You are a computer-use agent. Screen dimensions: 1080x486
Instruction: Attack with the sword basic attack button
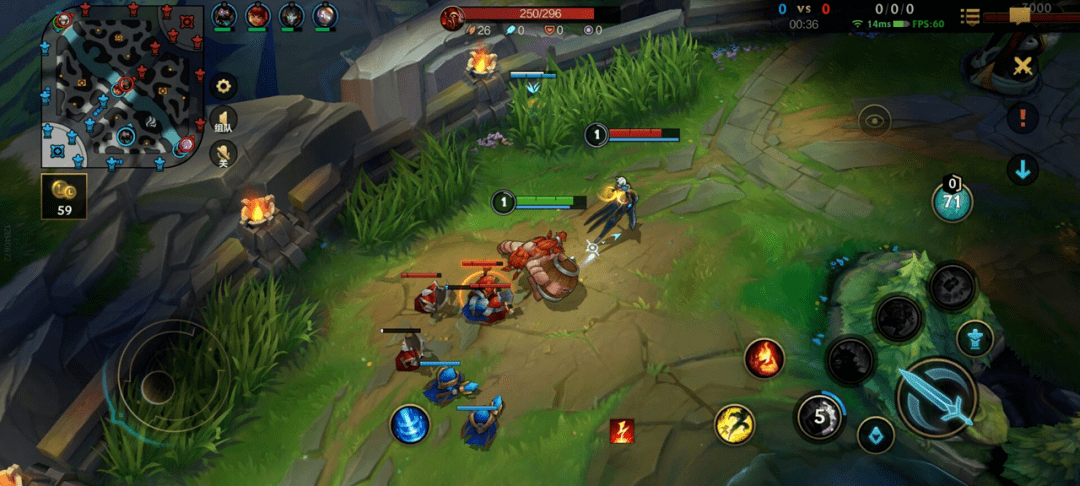click(x=936, y=398)
